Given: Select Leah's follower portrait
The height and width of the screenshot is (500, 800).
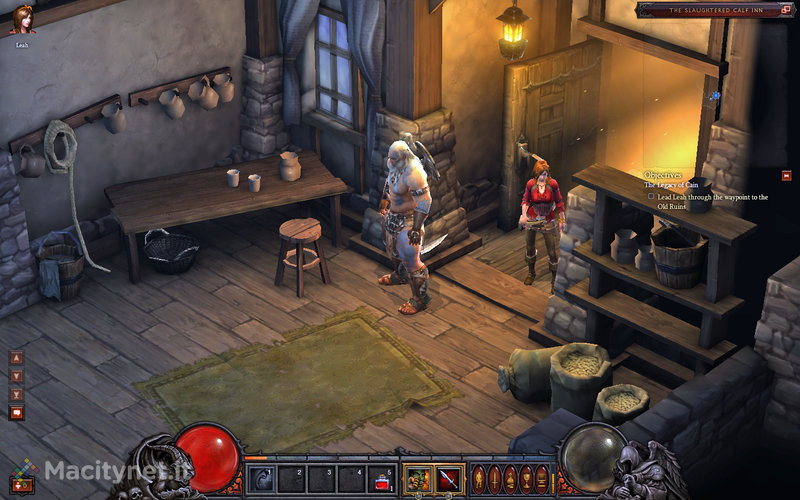Looking at the screenshot, I should [x=22, y=20].
